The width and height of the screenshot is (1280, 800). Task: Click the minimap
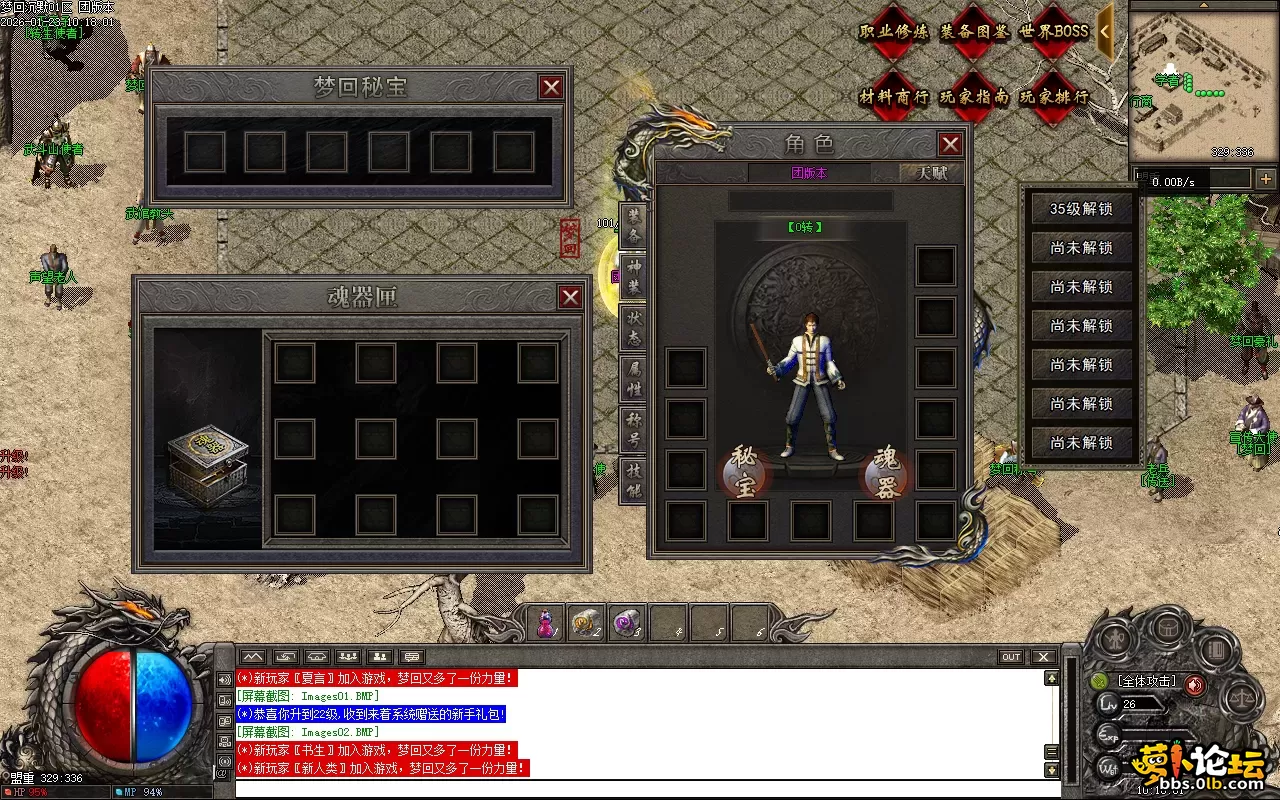1203,82
